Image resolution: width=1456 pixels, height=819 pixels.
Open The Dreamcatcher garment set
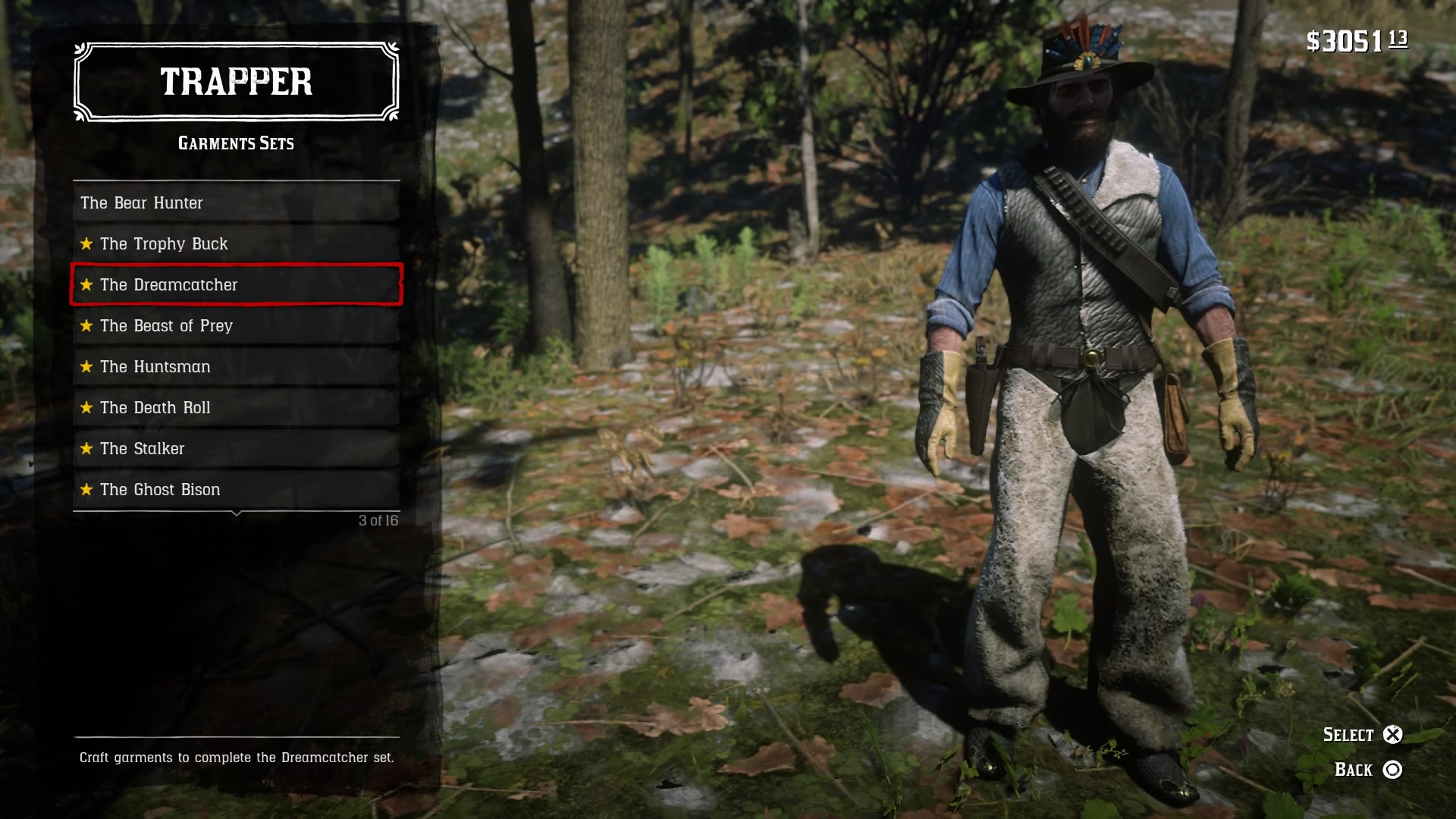(x=236, y=284)
